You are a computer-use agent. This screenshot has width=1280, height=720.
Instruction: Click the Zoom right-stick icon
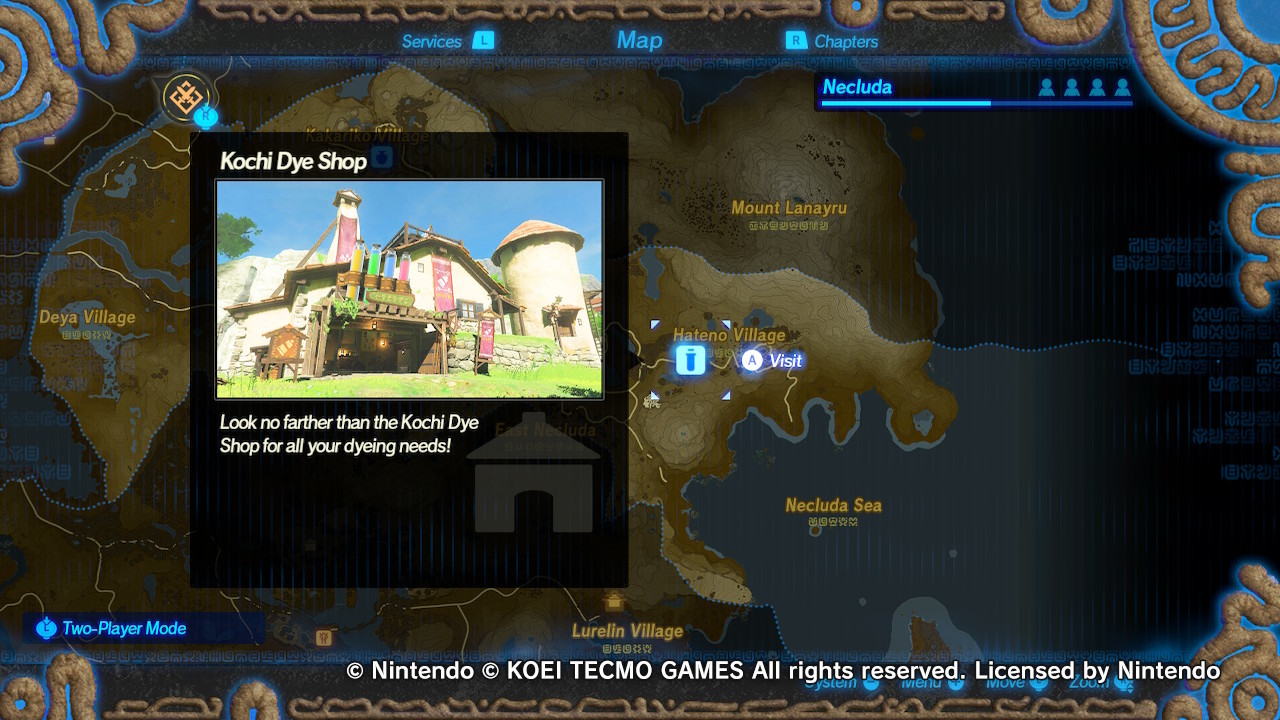tap(1120, 683)
